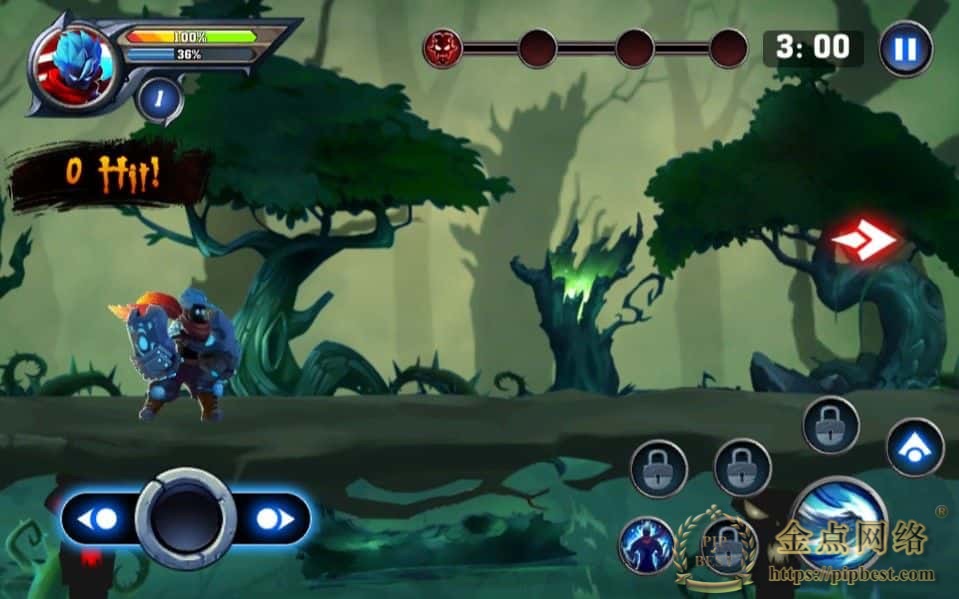Select the red demon boss stage marker
This screenshot has height=599, width=959.
pyautogui.click(x=441, y=47)
